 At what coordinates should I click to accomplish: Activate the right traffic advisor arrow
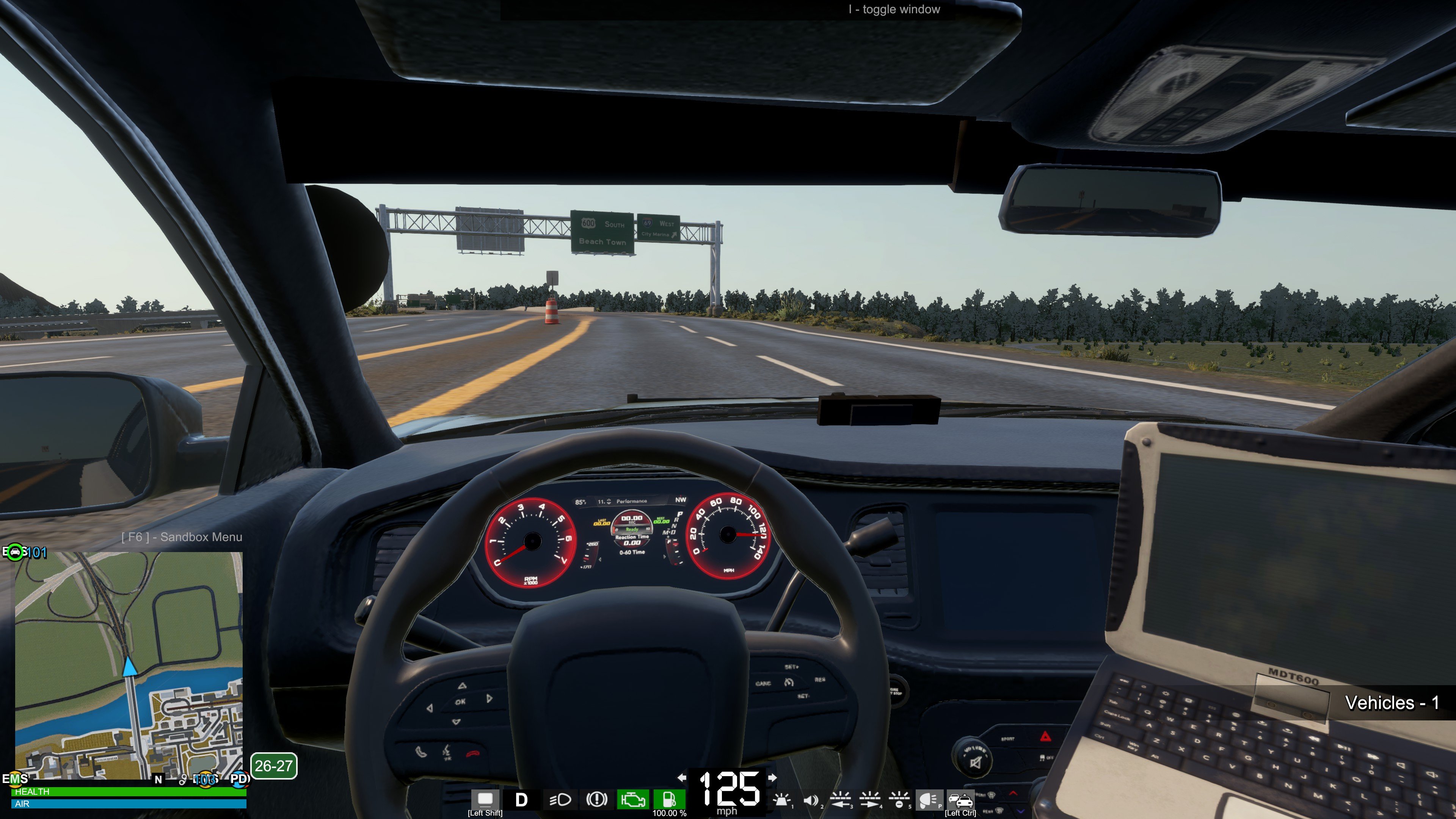(x=870, y=800)
